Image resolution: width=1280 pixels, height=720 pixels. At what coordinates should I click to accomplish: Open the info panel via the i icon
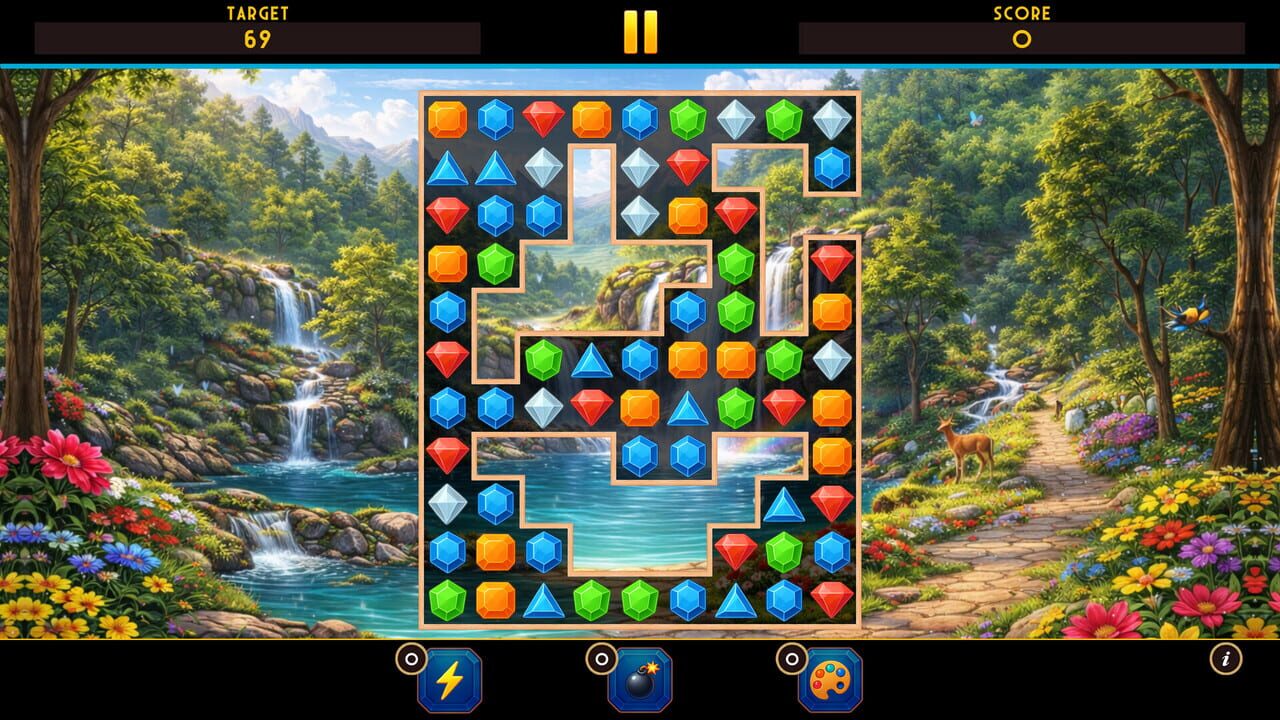(x=1227, y=658)
